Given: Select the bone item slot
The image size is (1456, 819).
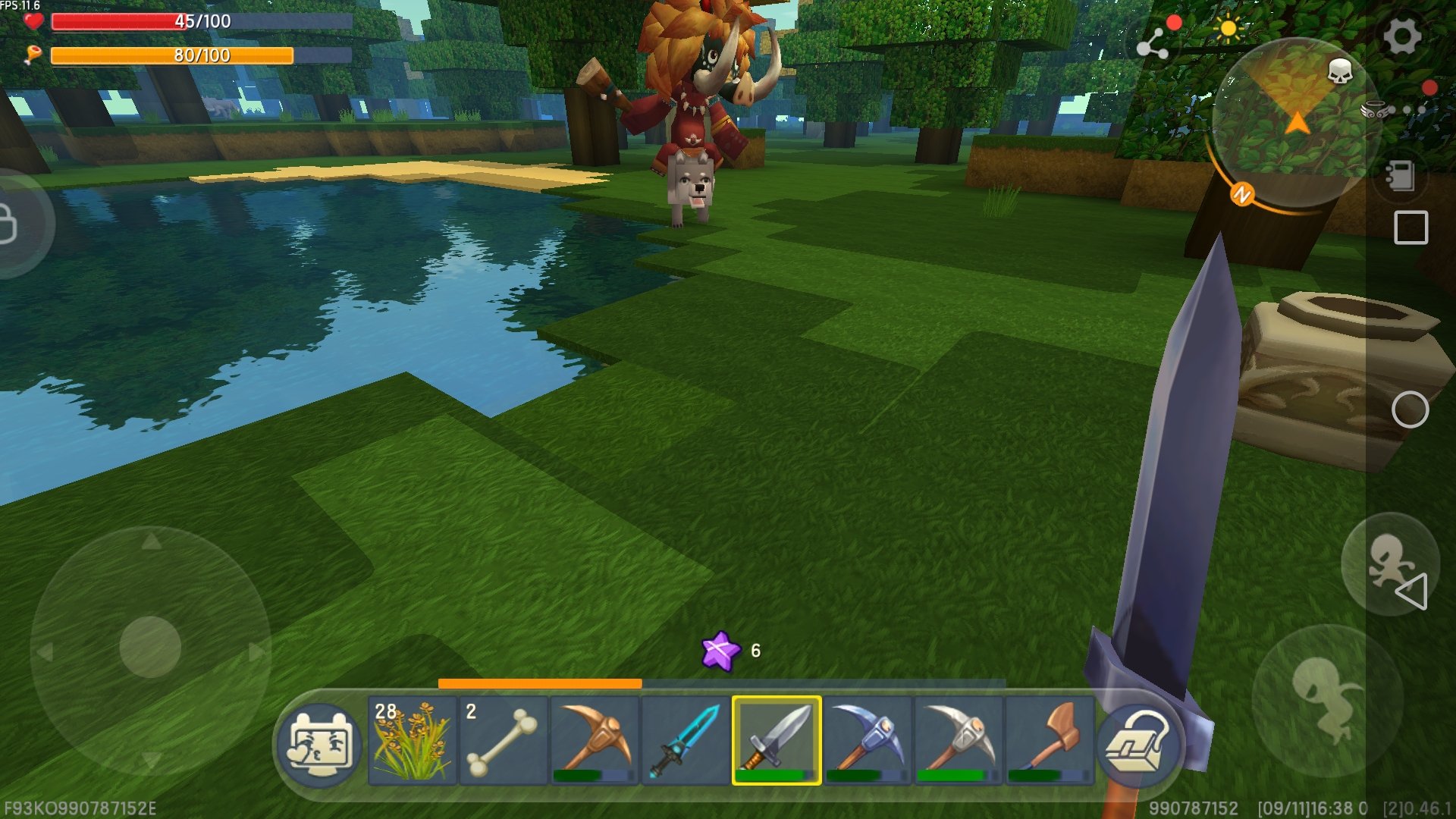Looking at the screenshot, I should (x=503, y=740).
